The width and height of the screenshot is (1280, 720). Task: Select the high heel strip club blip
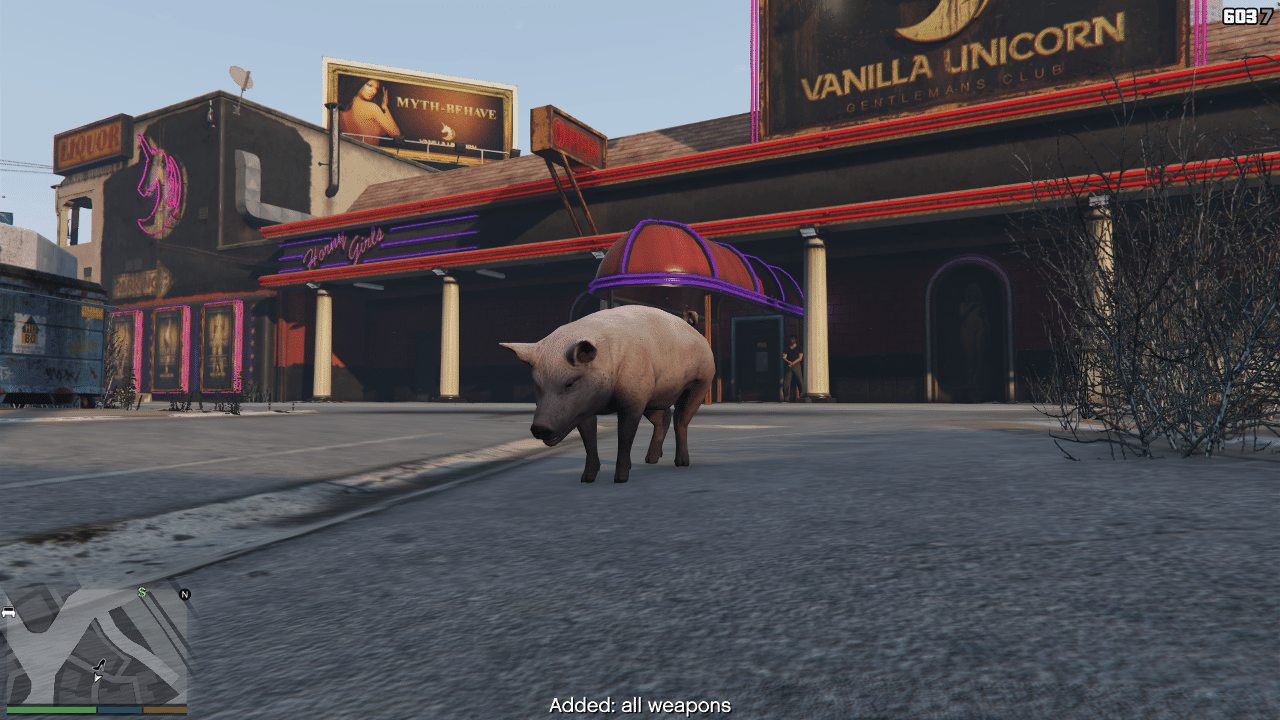tap(100, 664)
